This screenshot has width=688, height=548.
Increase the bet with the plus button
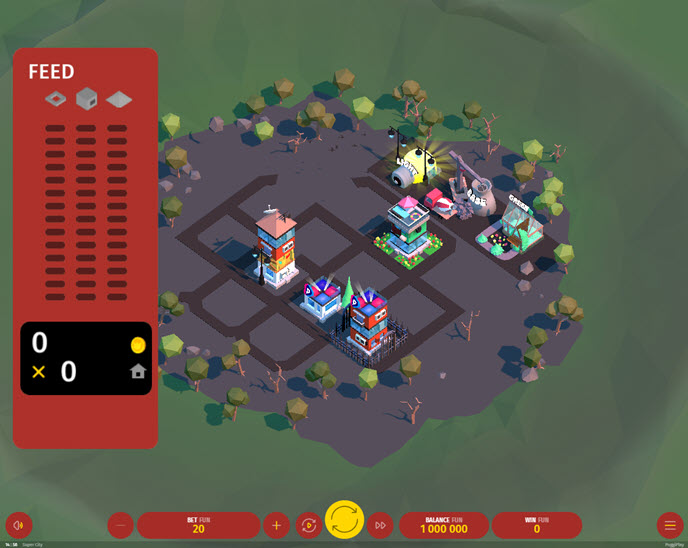[276, 525]
